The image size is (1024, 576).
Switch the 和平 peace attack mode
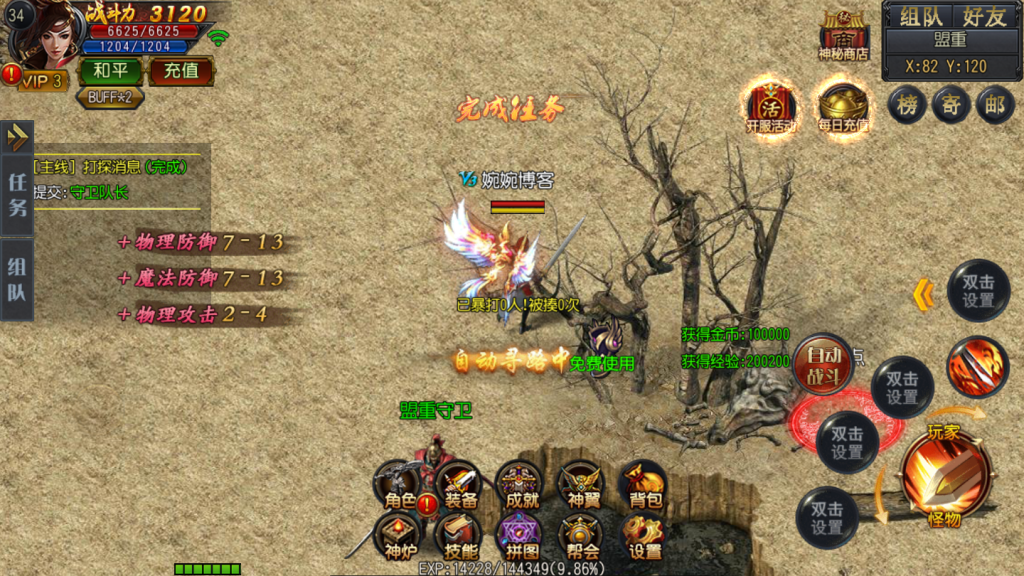[110, 71]
